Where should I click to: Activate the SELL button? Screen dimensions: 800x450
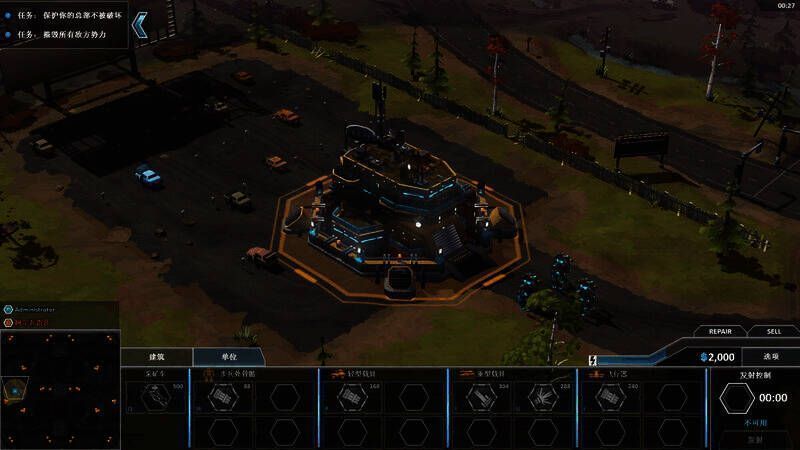[774, 331]
